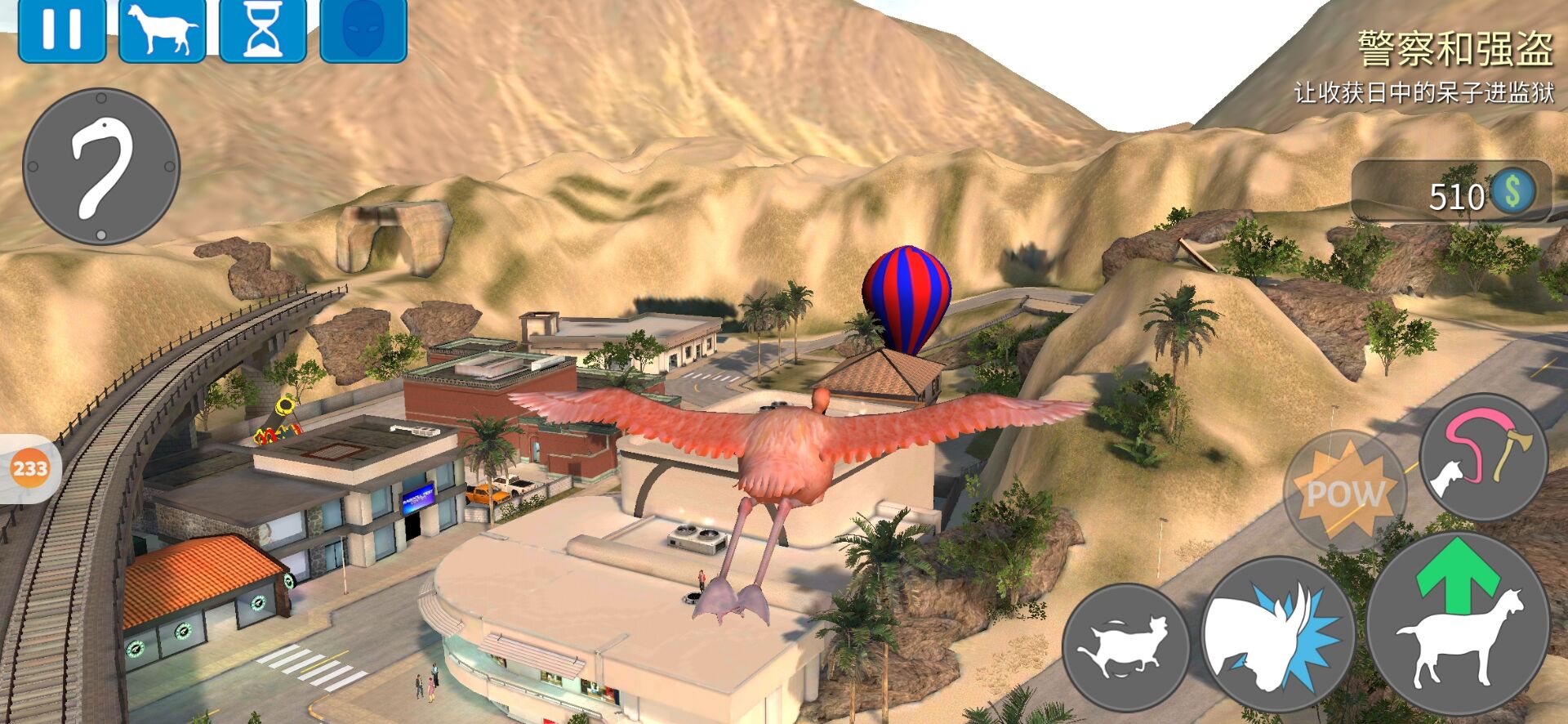Image resolution: width=1568 pixels, height=724 pixels.
Task: Activate the ragdoll flop button
Action: (1125, 646)
